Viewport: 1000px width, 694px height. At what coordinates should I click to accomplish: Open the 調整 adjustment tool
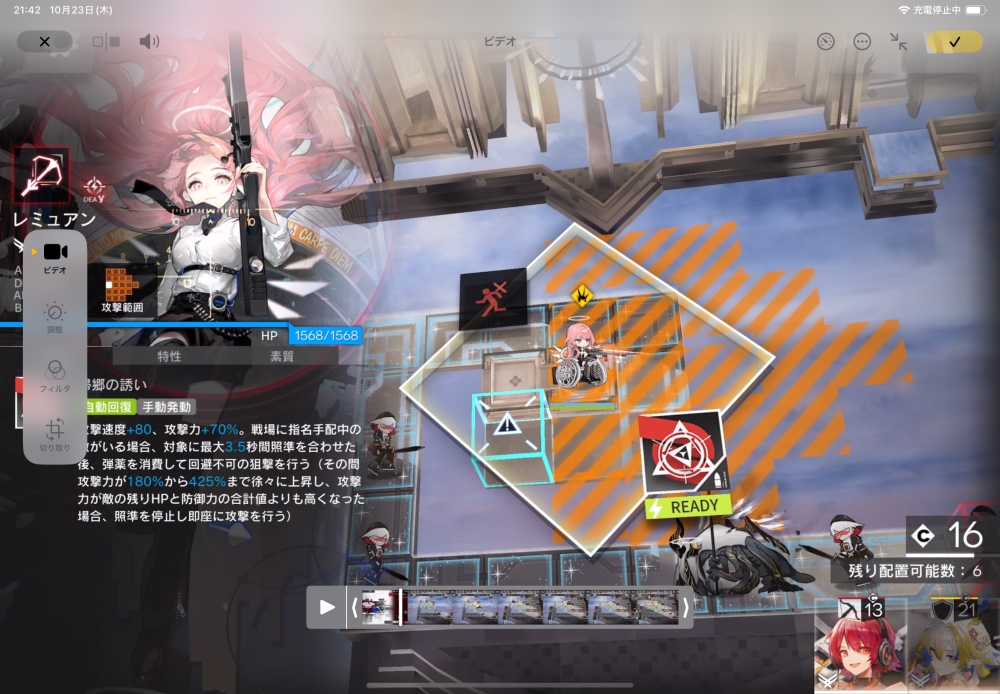(x=55, y=317)
